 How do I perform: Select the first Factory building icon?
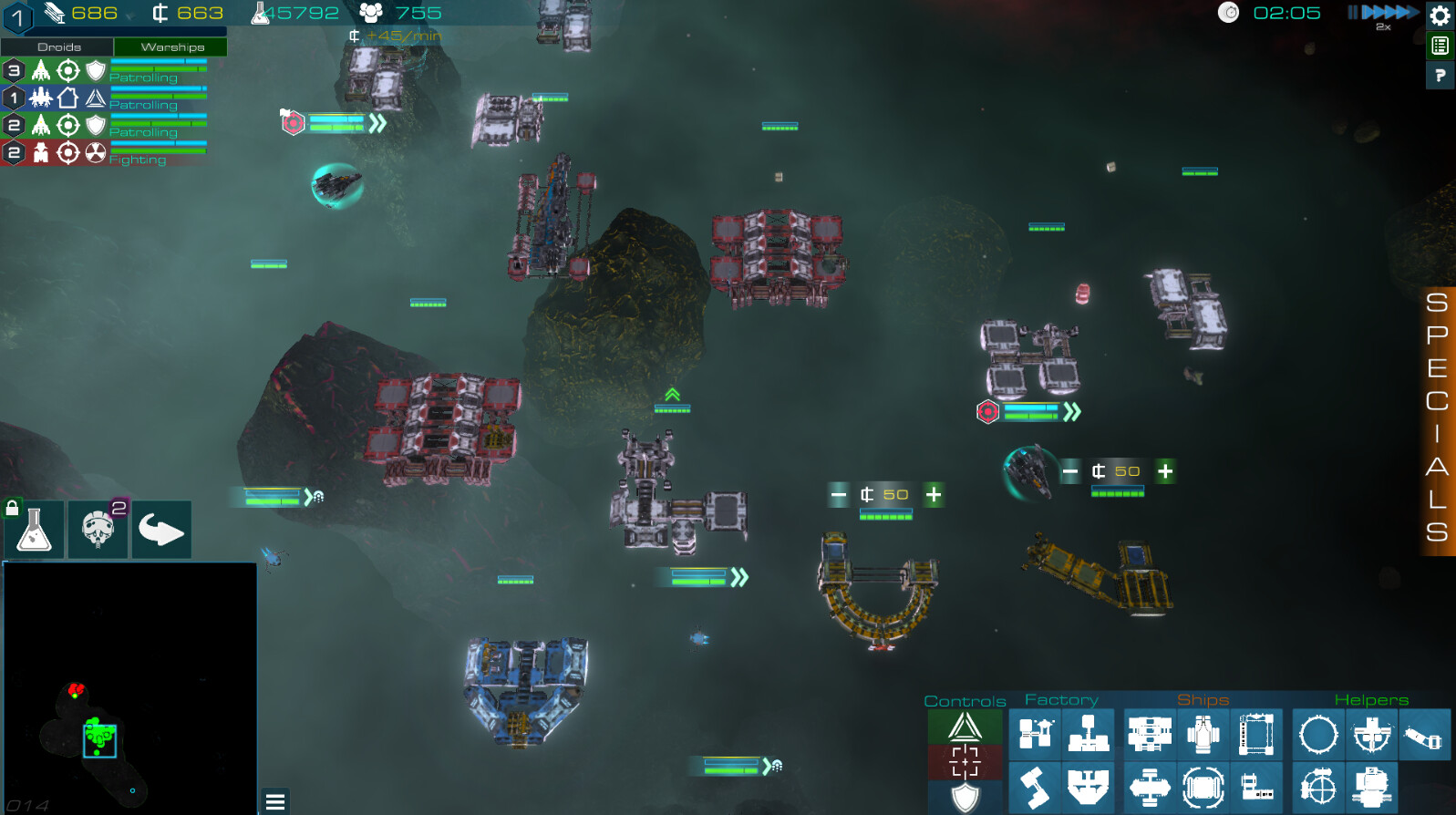1034,734
